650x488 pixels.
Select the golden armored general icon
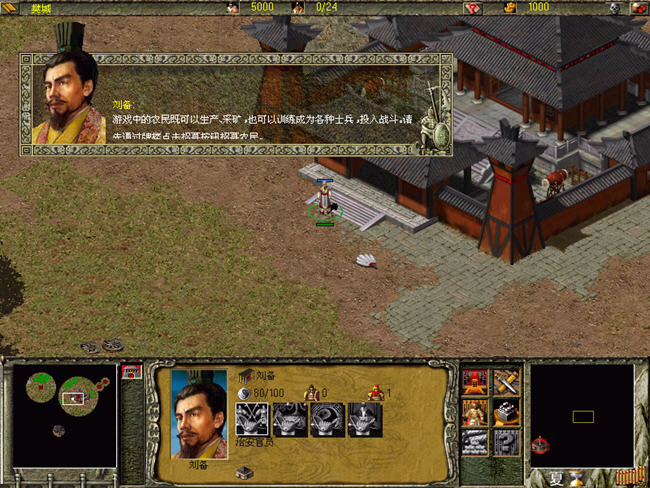(x=475, y=412)
